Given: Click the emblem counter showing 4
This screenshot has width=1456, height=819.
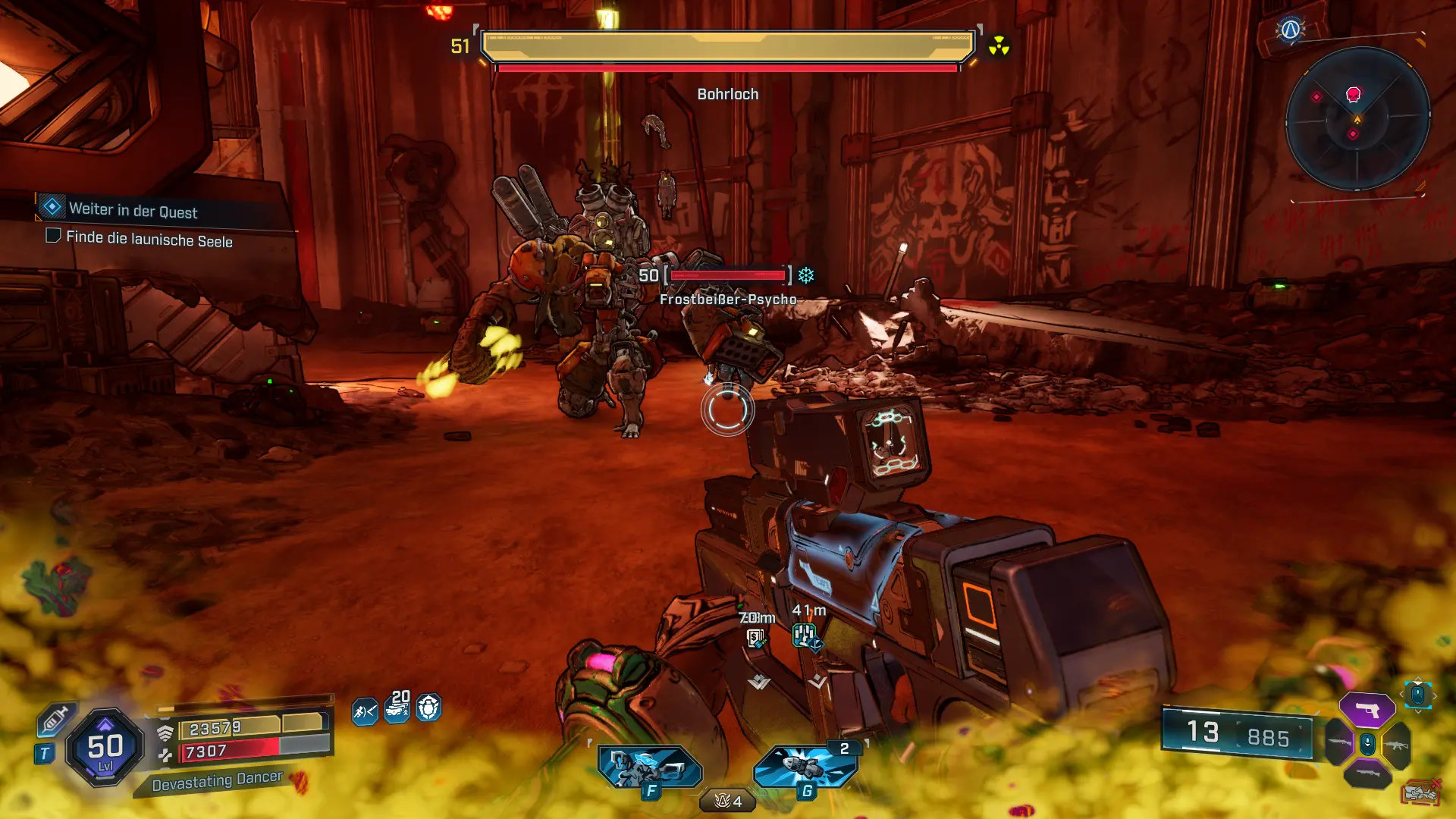Looking at the screenshot, I should pos(728,801).
